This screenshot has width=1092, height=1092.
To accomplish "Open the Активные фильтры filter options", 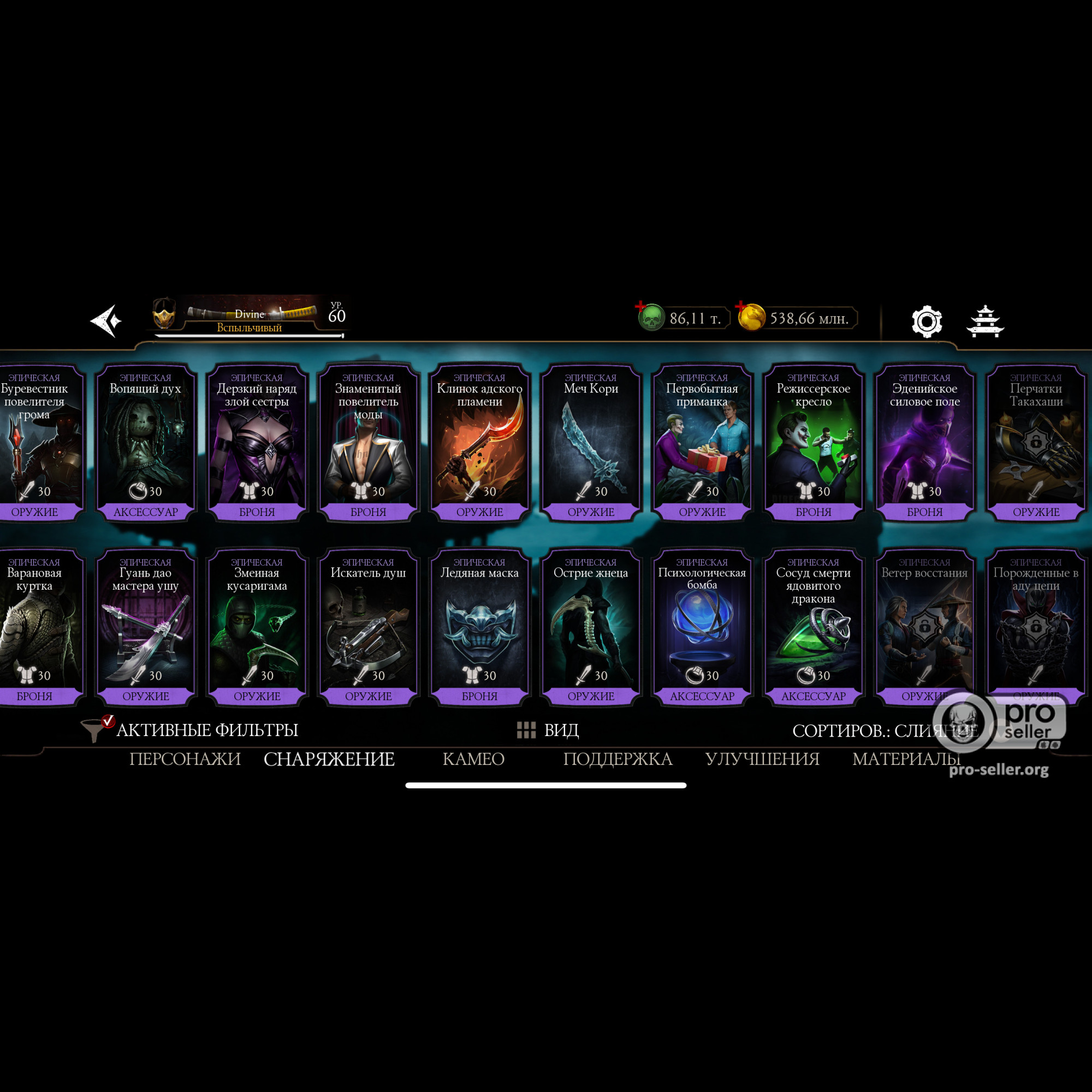I will [x=192, y=729].
